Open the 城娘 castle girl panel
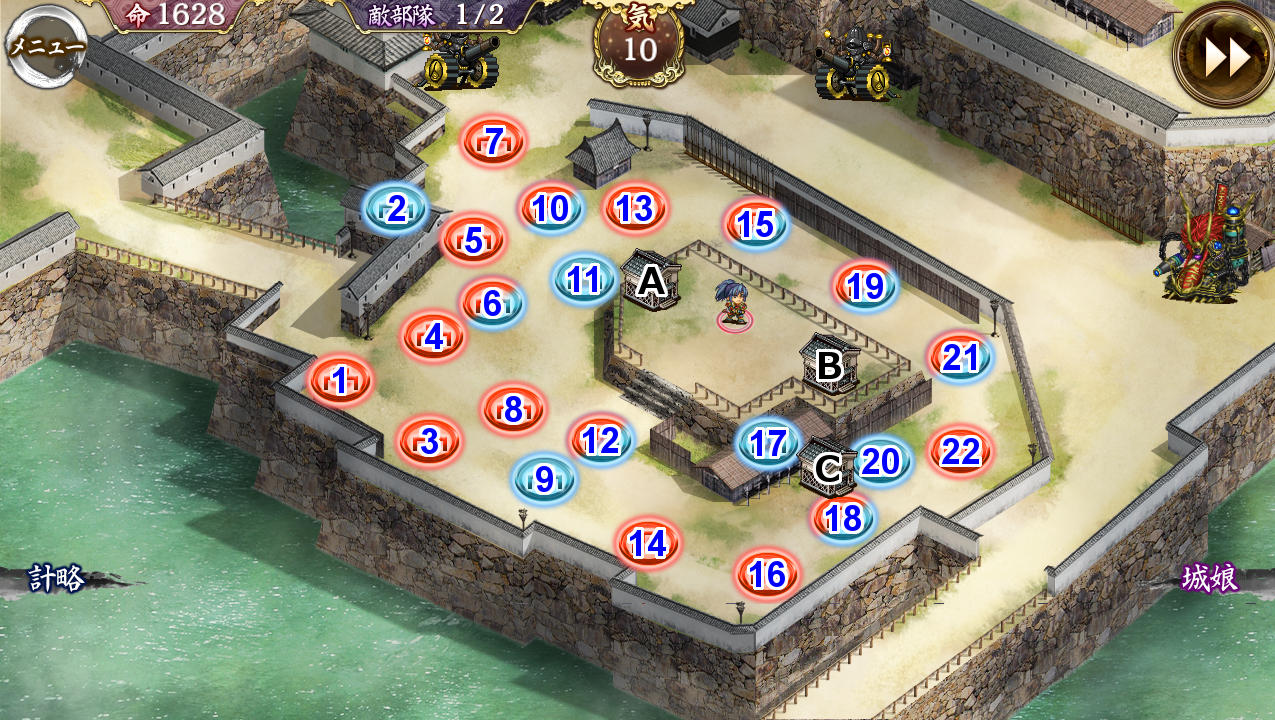 [x=1210, y=578]
